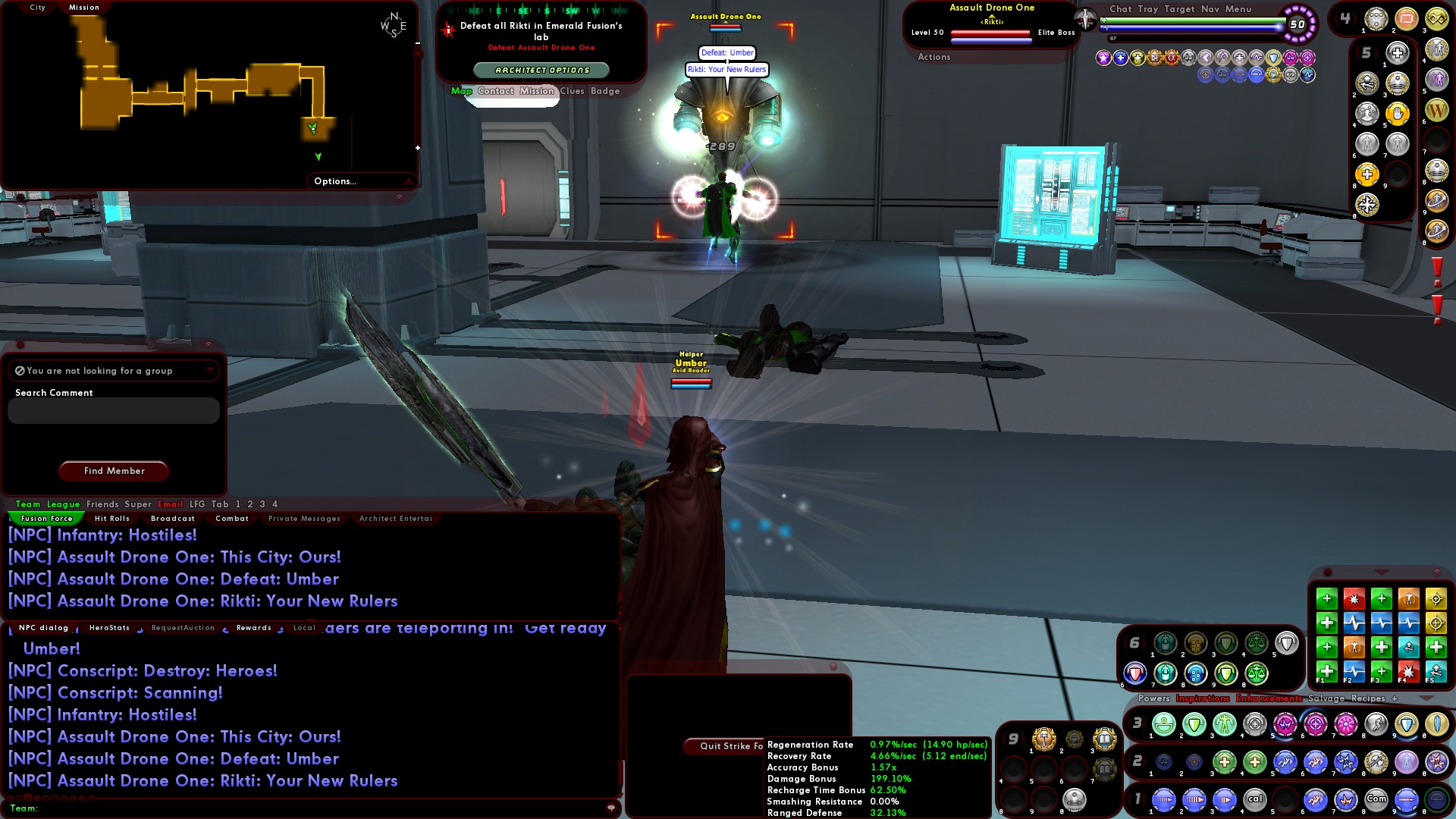
Task: Toggle the red pin dot on the inspiration tray
Action: (1328, 571)
